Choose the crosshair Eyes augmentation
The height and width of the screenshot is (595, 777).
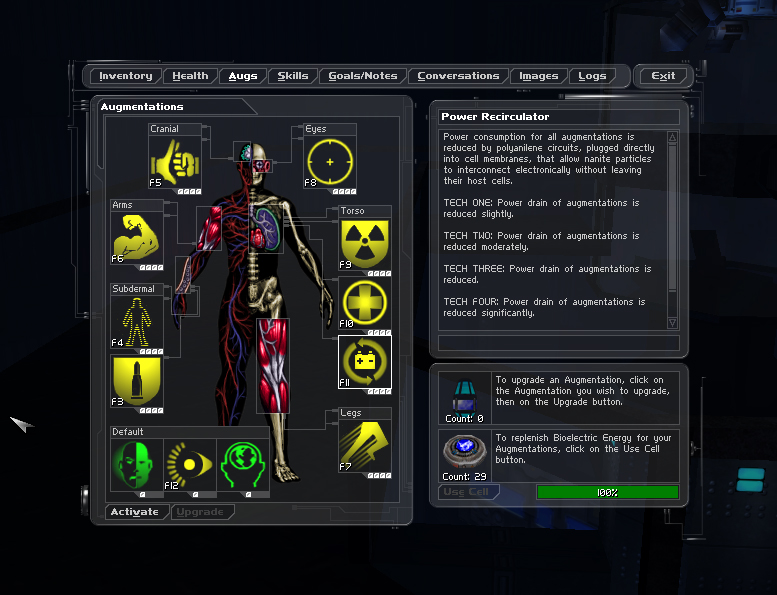click(x=331, y=160)
